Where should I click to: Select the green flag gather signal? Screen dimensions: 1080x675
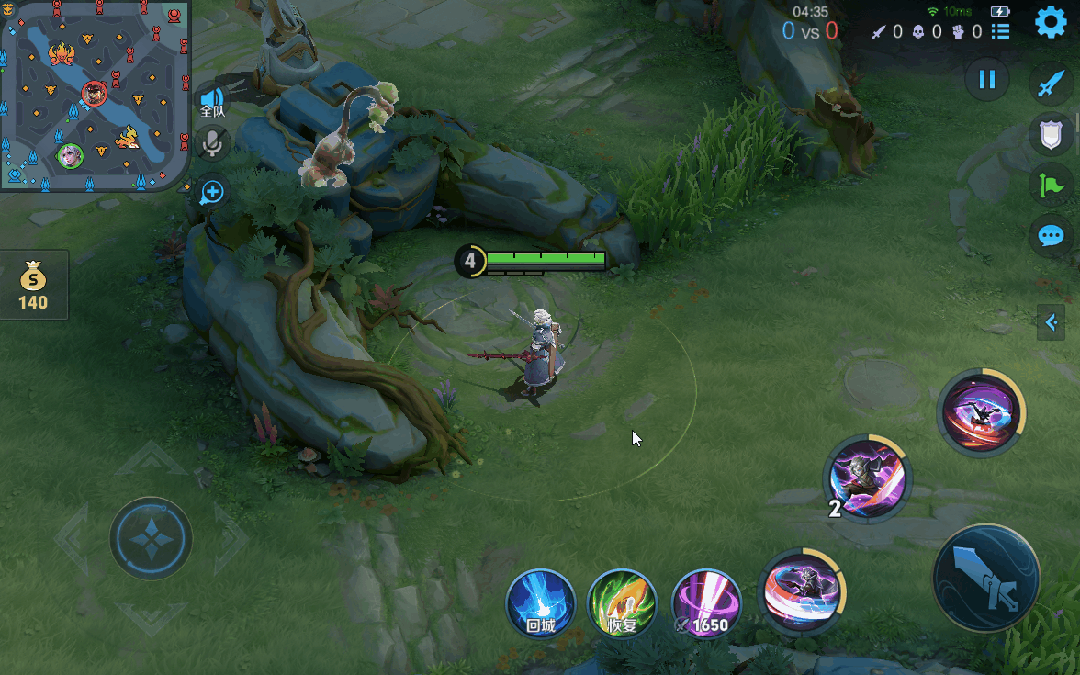(x=1050, y=185)
